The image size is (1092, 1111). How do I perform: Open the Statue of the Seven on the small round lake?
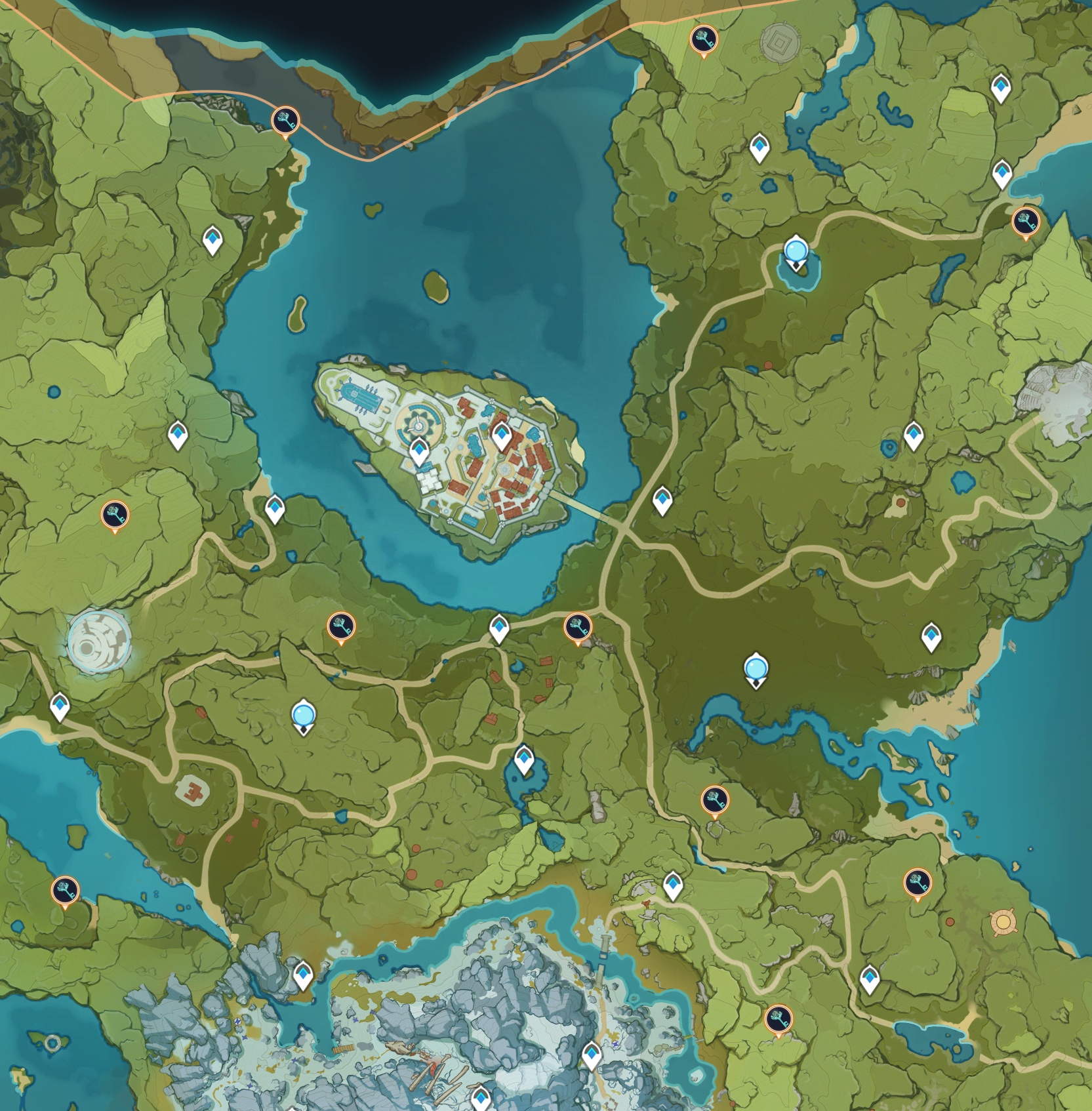(x=796, y=253)
